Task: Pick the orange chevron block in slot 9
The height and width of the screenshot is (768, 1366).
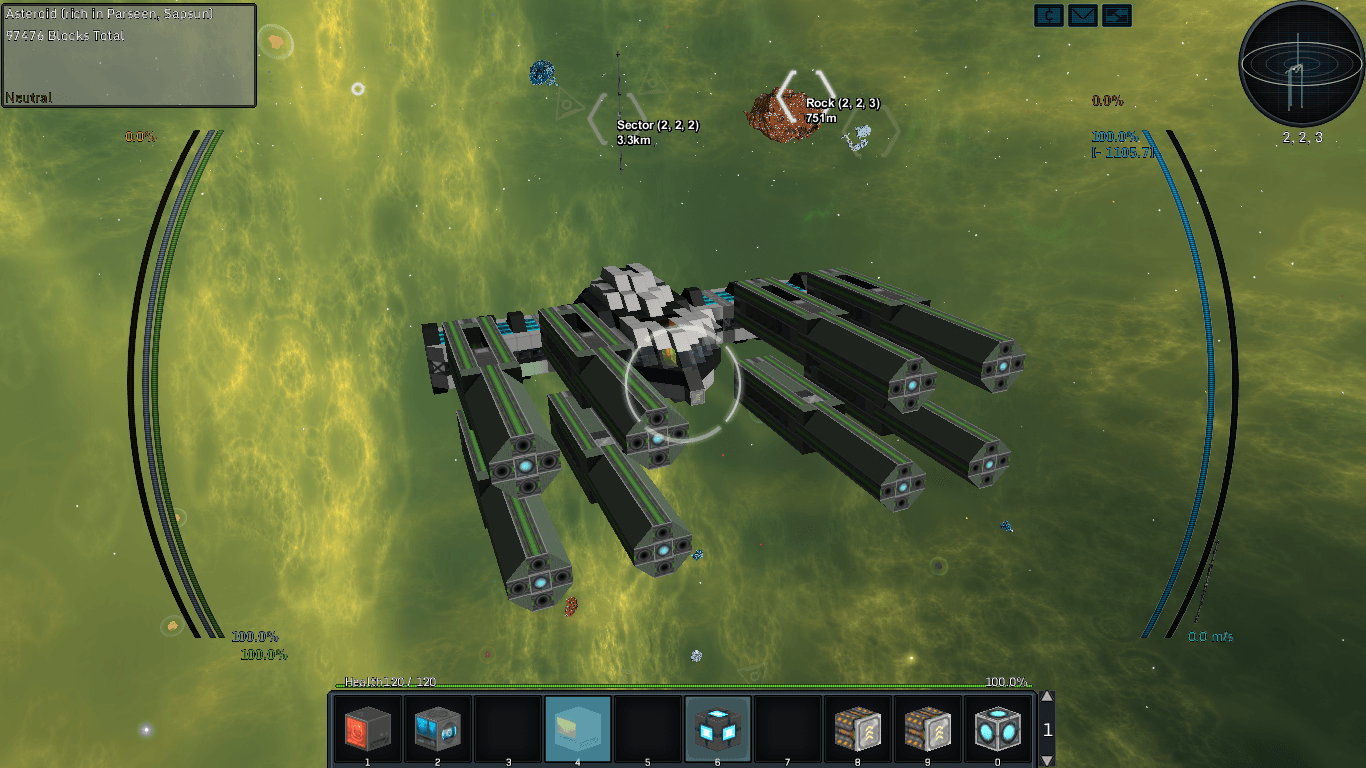Action: pos(927,729)
